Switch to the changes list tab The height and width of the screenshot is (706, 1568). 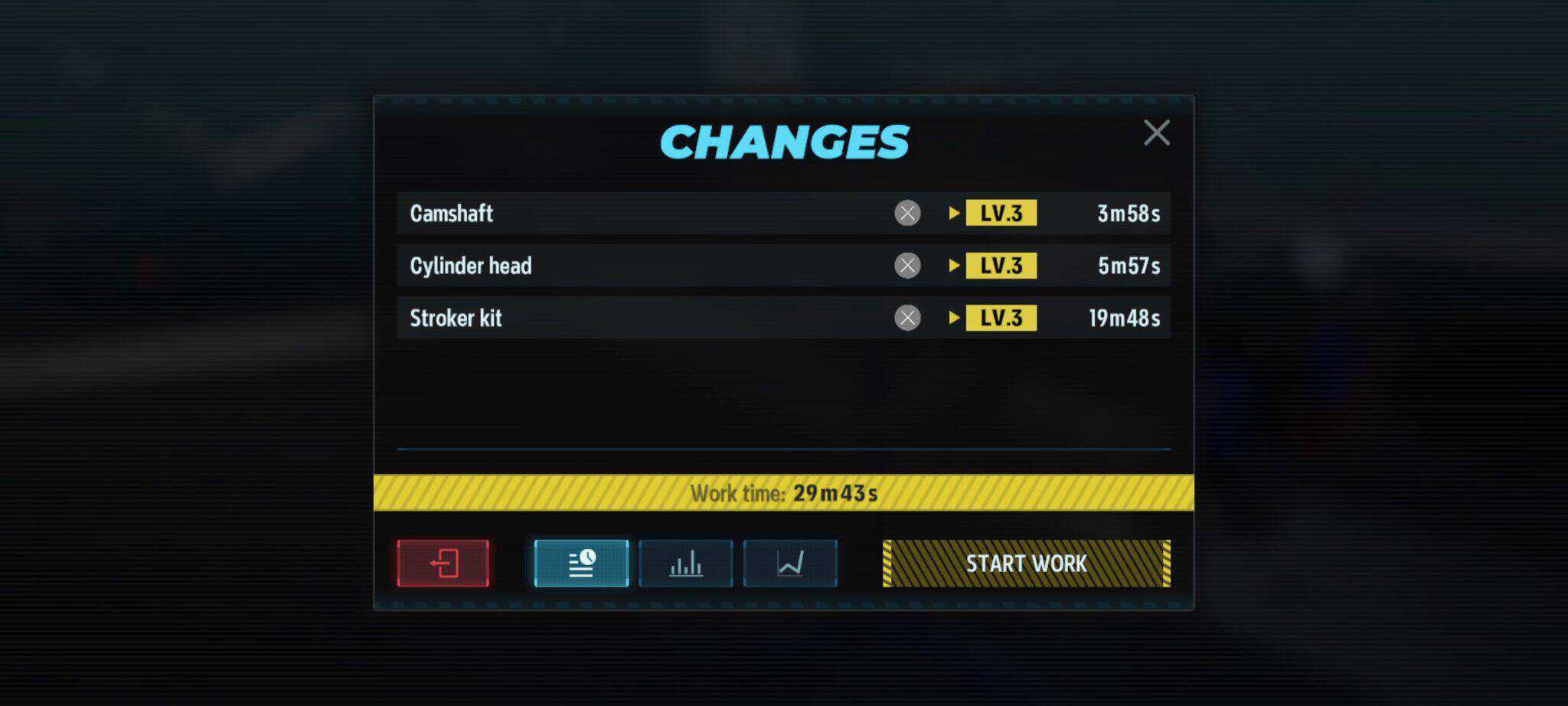[x=581, y=564]
